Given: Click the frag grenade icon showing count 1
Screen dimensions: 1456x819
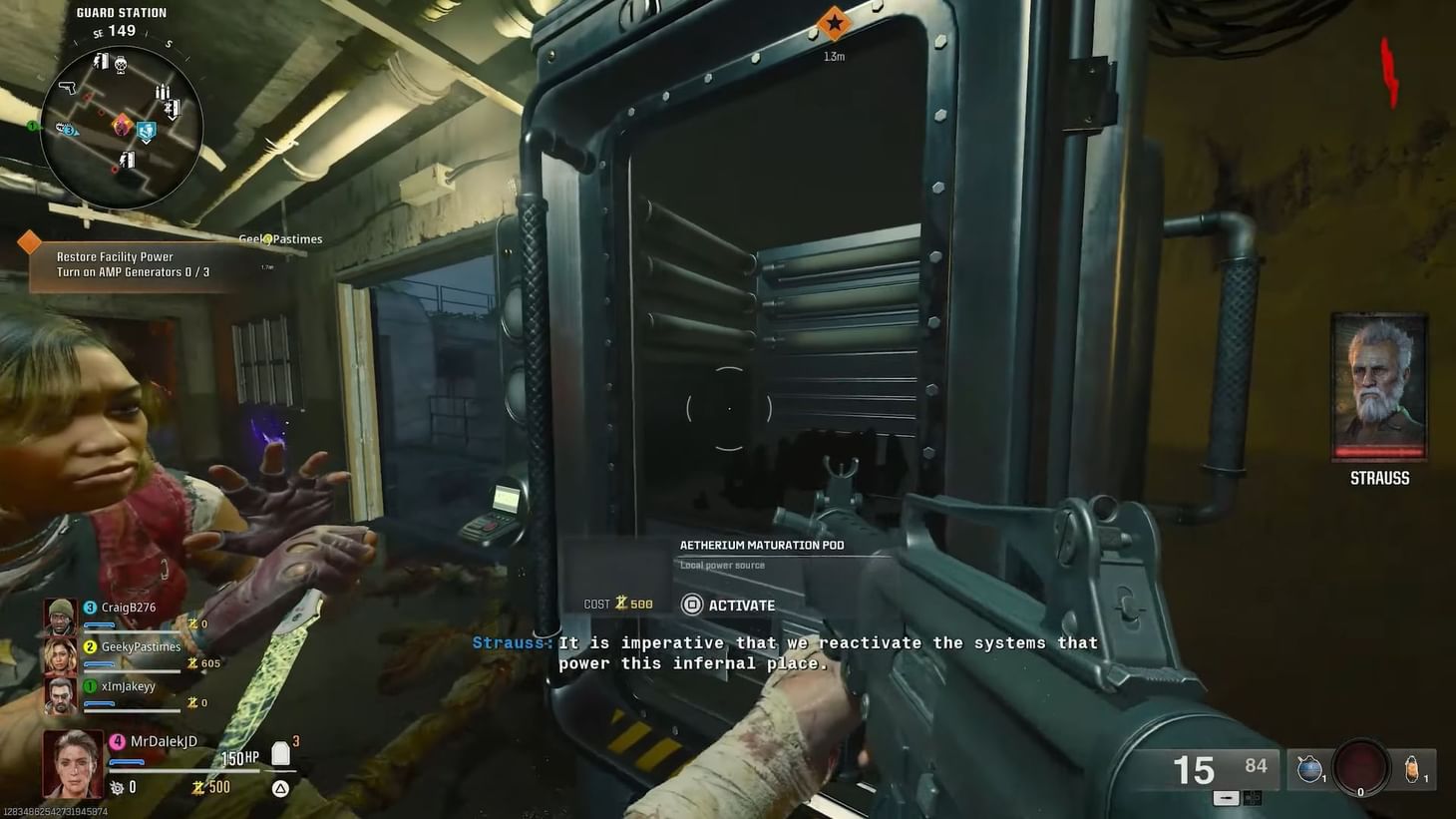Looking at the screenshot, I should click(1412, 769).
